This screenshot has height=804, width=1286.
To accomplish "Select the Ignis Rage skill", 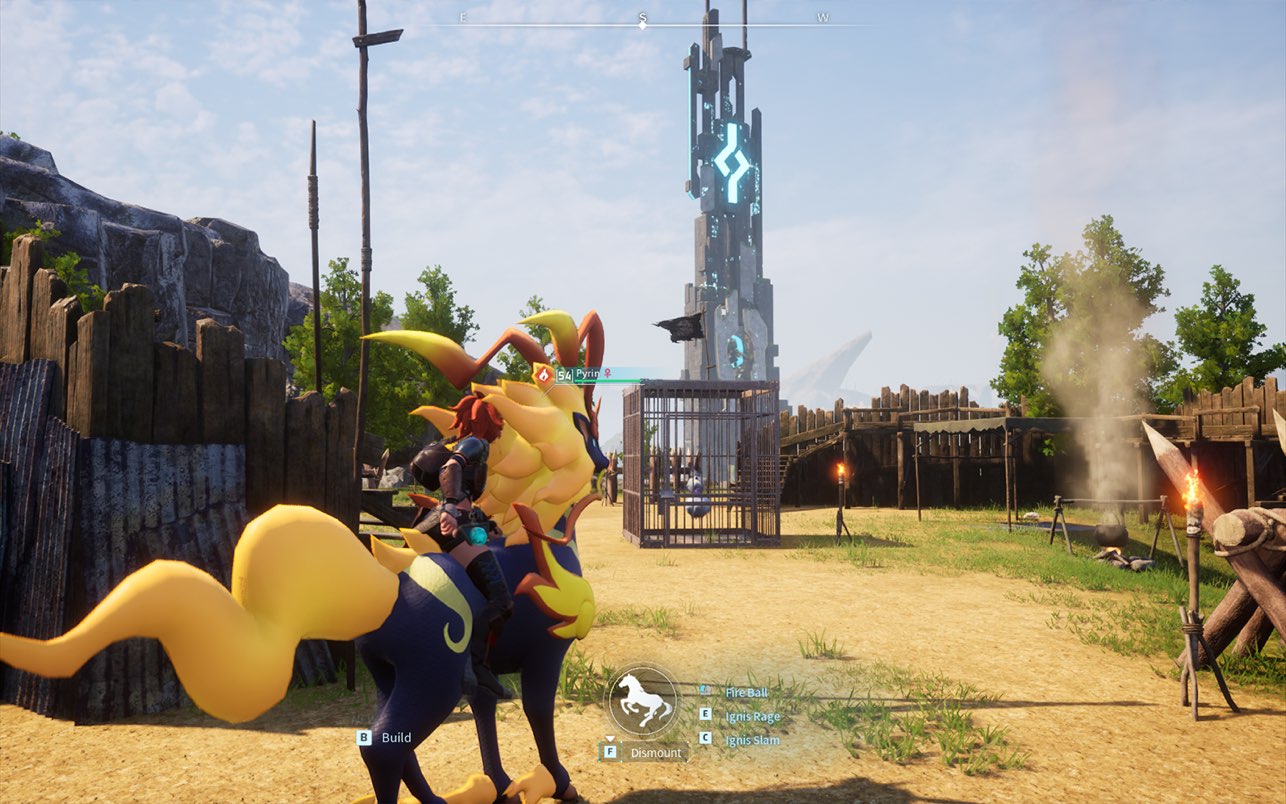I will (x=752, y=716).
